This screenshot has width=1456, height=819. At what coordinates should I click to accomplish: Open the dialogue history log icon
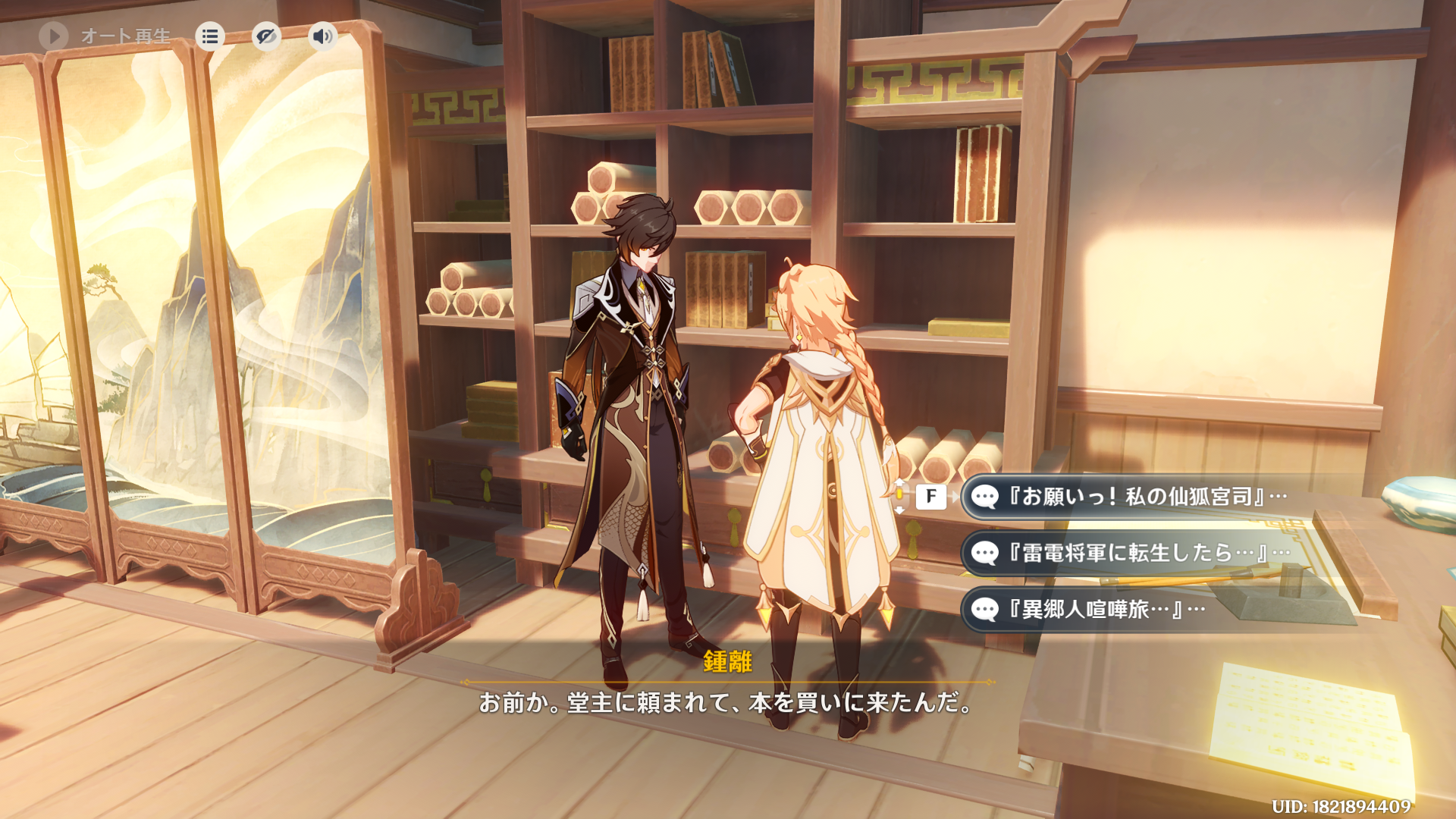pos(210,36)
